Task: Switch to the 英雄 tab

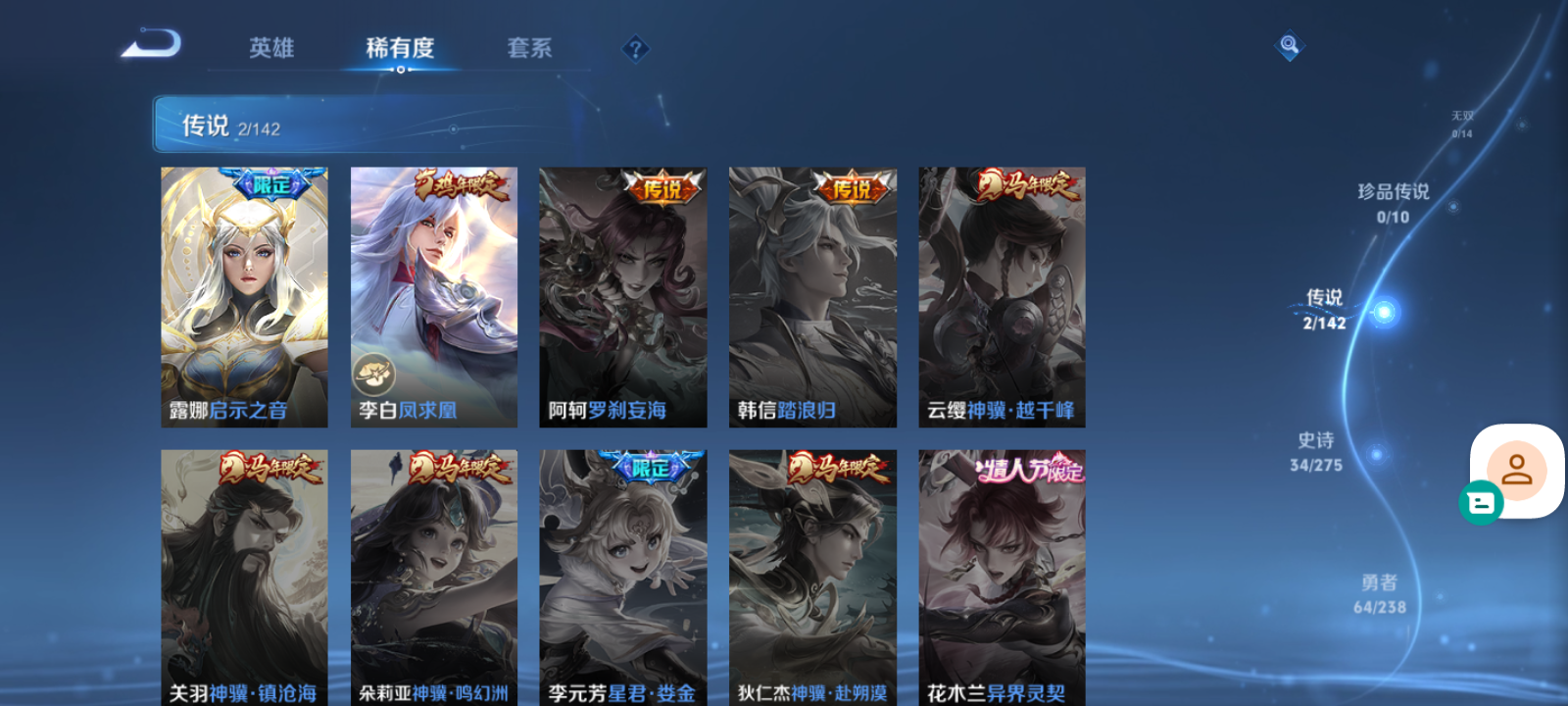Action: click(271, 48)
